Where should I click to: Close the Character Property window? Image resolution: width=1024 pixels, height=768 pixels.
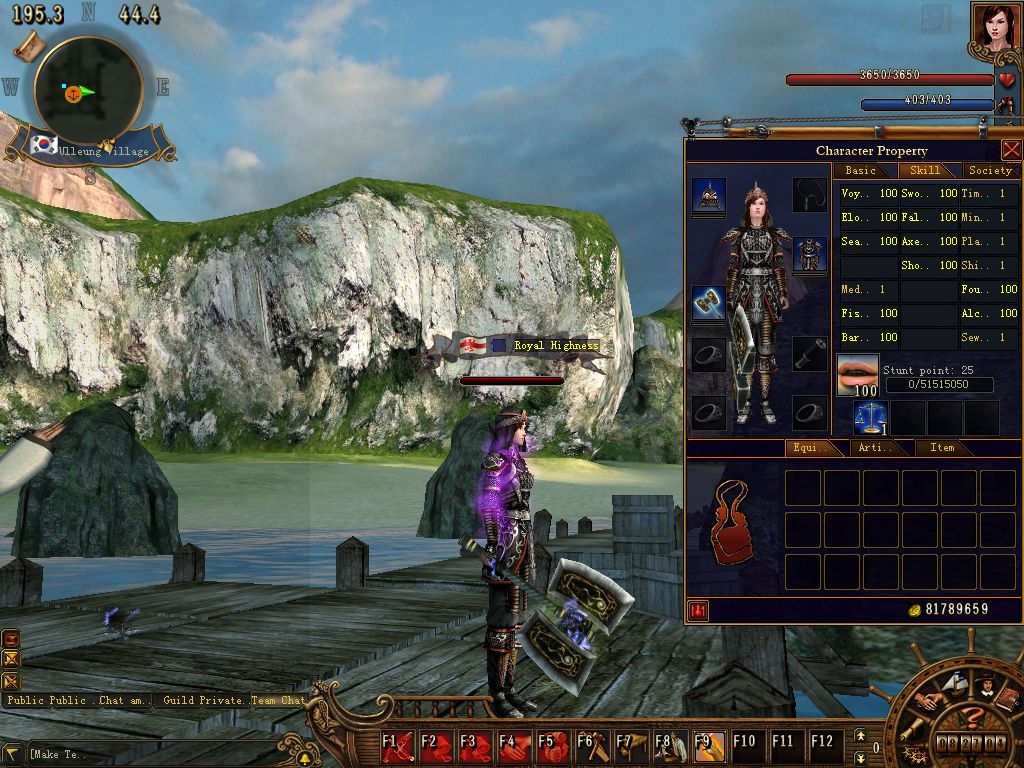tap(1011, 150)
